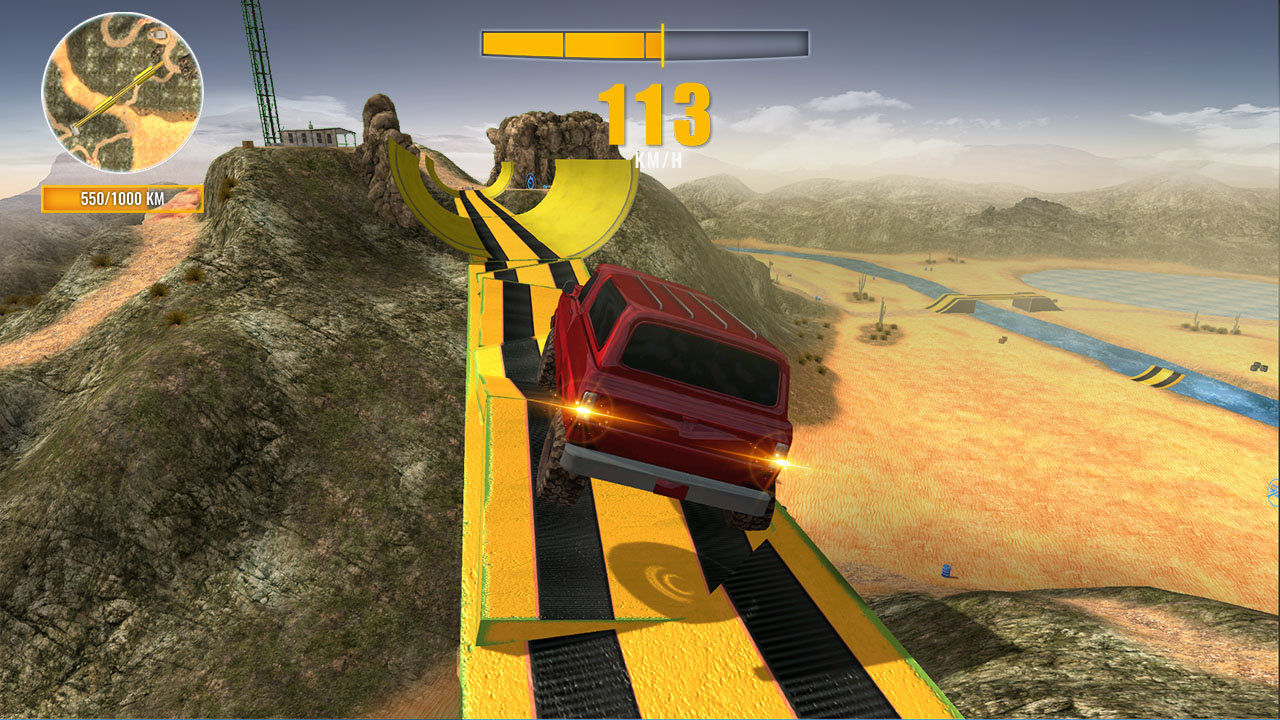Select the destination icon on the minimap

click(159, 34)
